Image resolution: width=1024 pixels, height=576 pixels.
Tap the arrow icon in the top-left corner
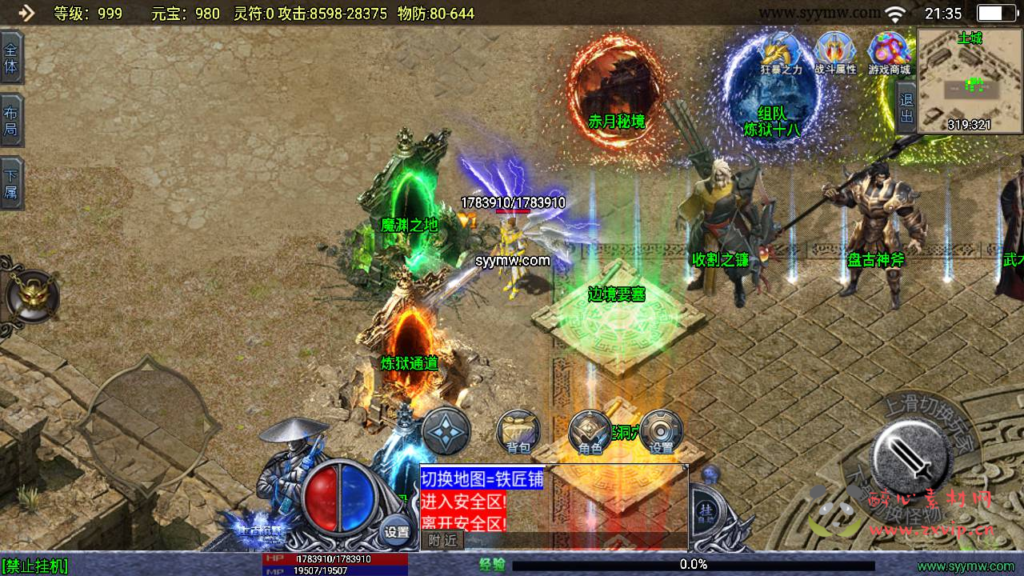pos(26,13)
